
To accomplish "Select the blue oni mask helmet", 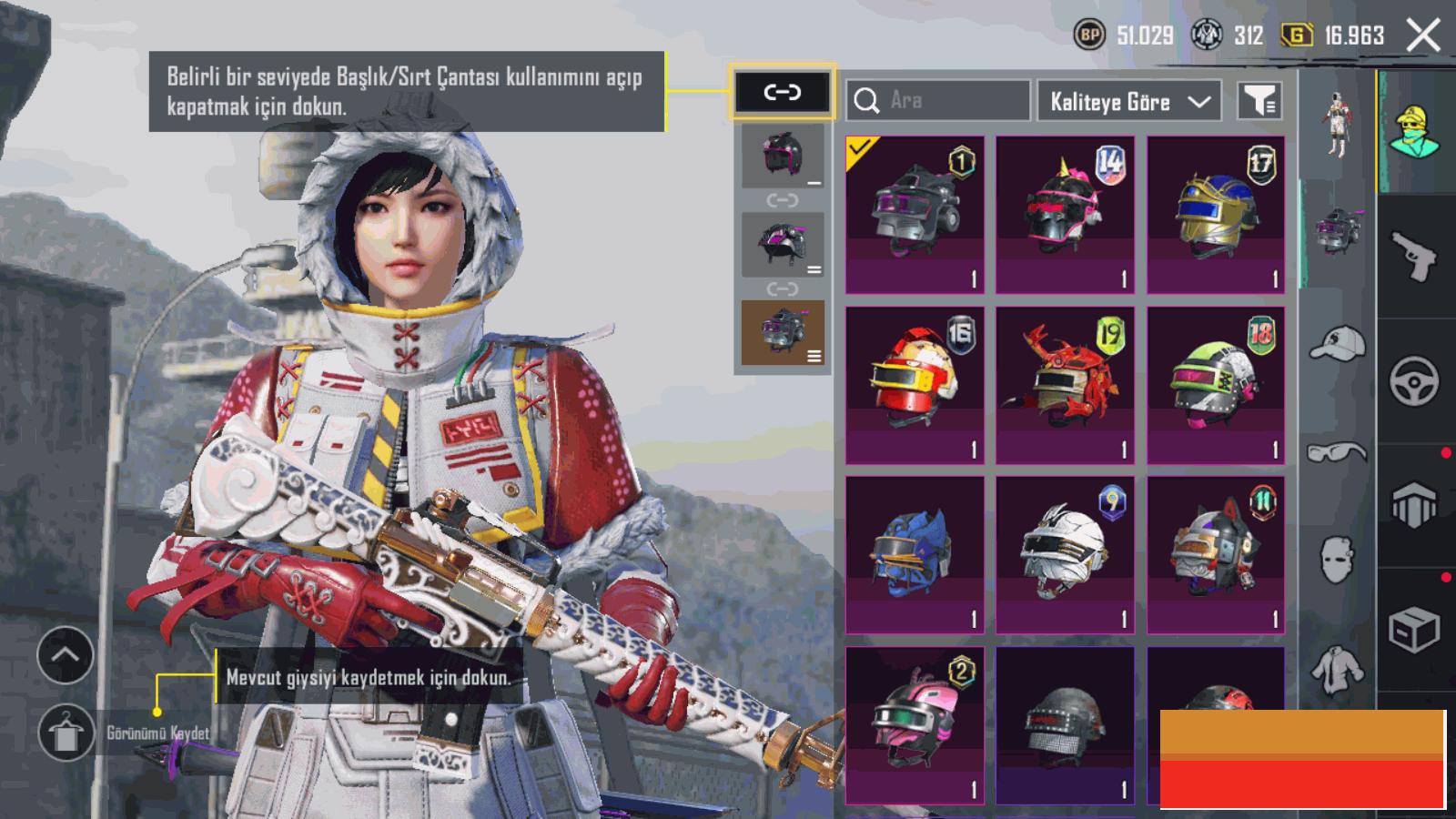I will (x=915, y=554).
